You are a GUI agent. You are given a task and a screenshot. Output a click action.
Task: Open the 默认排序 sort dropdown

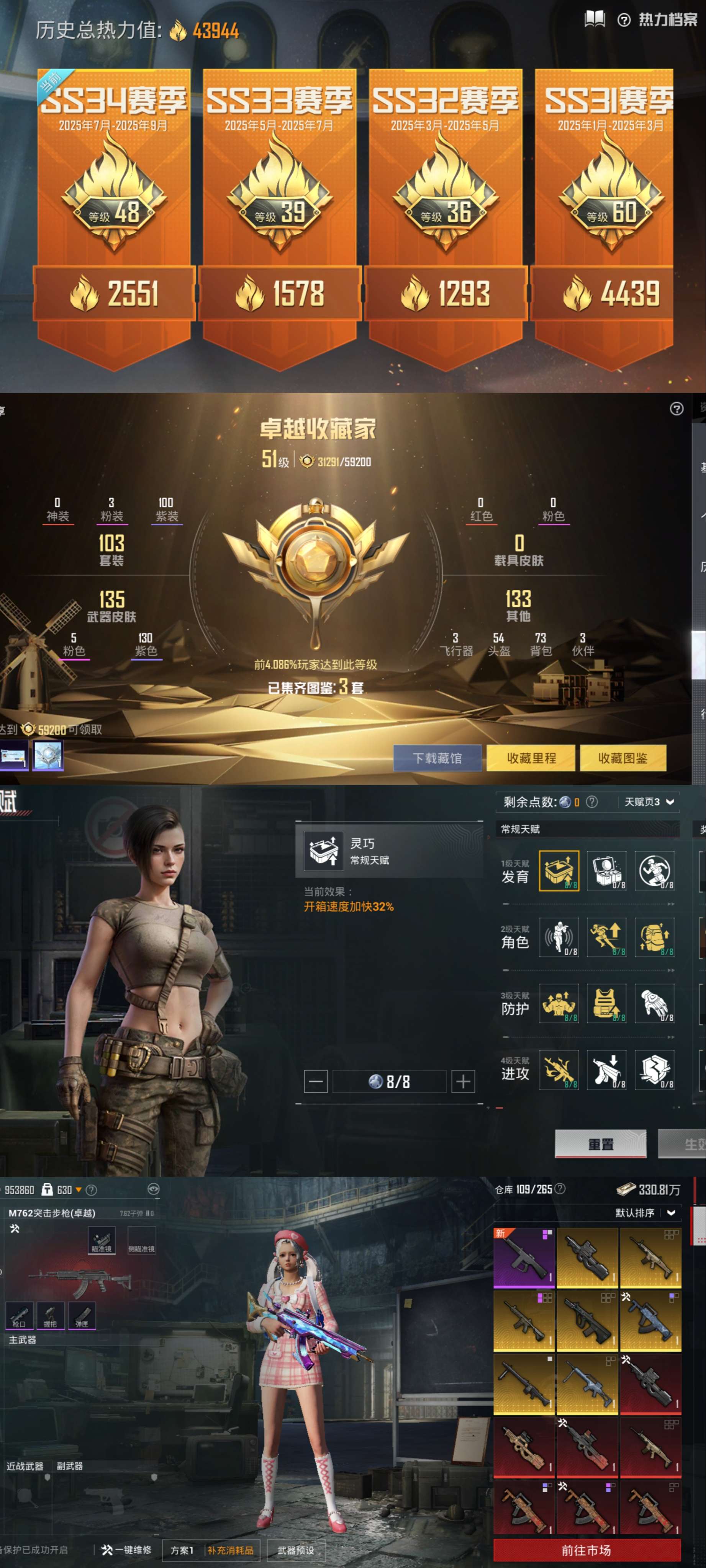pos(645,1212)
